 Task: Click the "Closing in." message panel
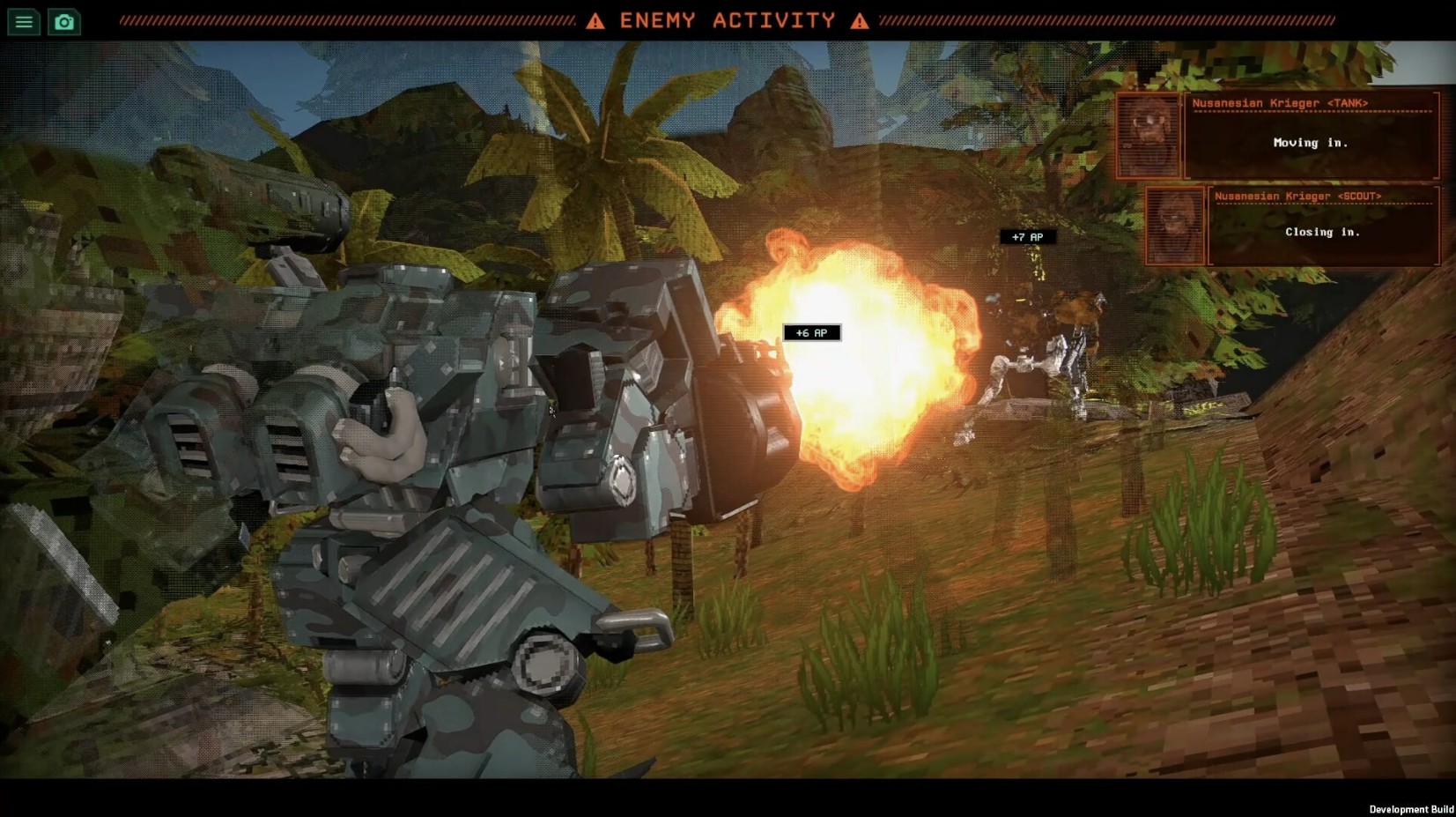click(1322, 233)
